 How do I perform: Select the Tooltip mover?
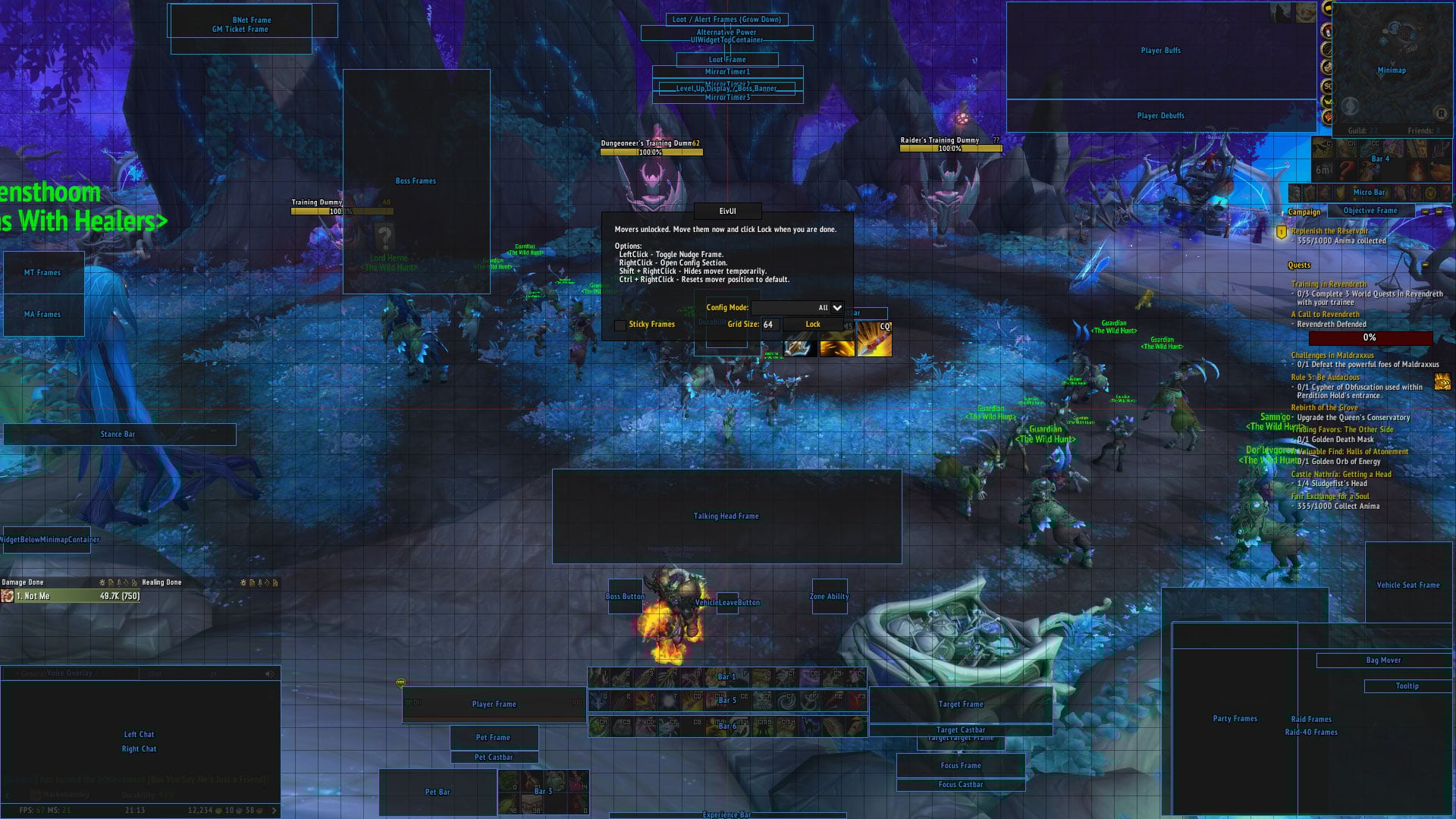click(1407, 686)
